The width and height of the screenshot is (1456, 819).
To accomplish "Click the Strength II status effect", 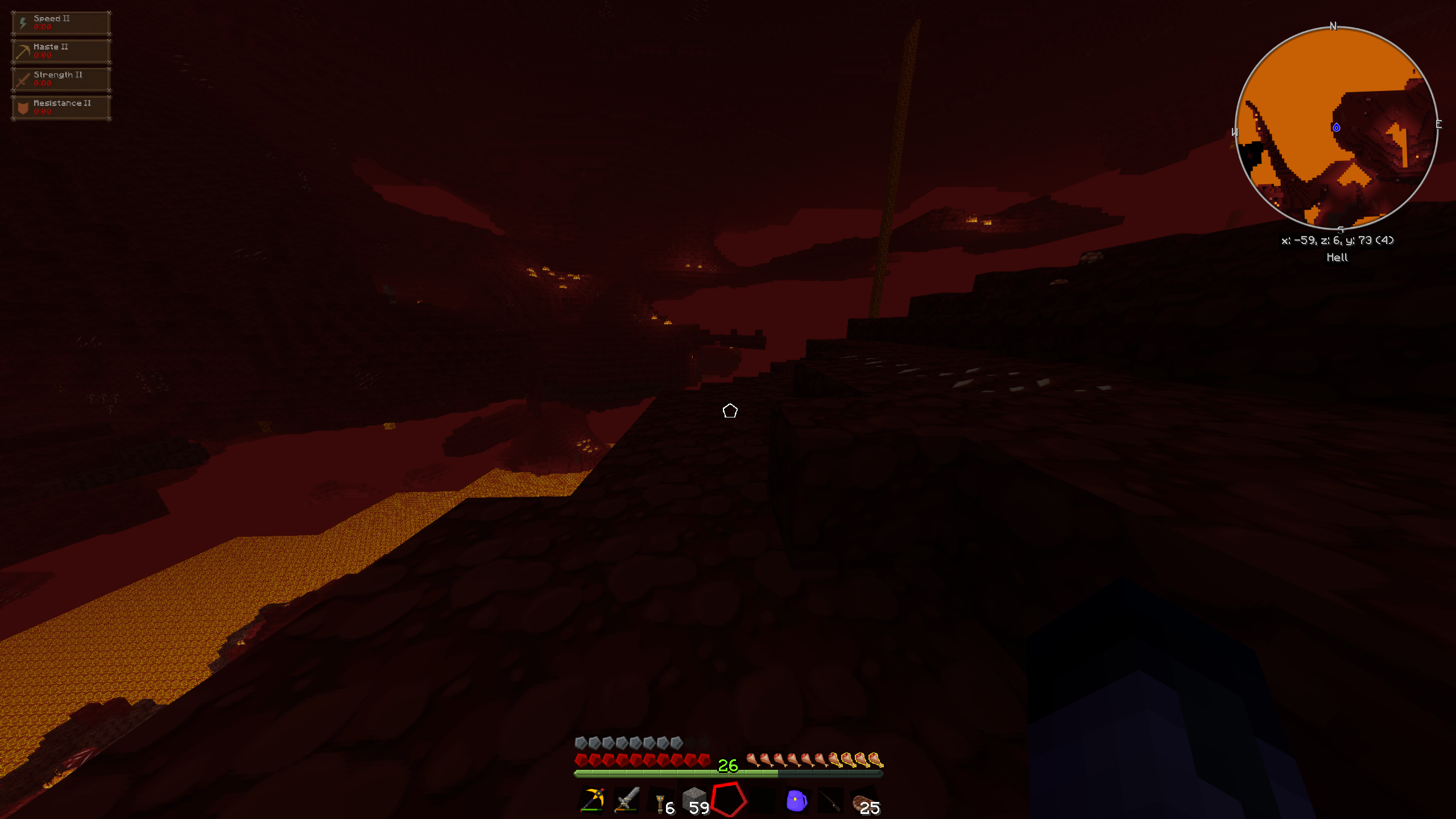I will 61,79.
